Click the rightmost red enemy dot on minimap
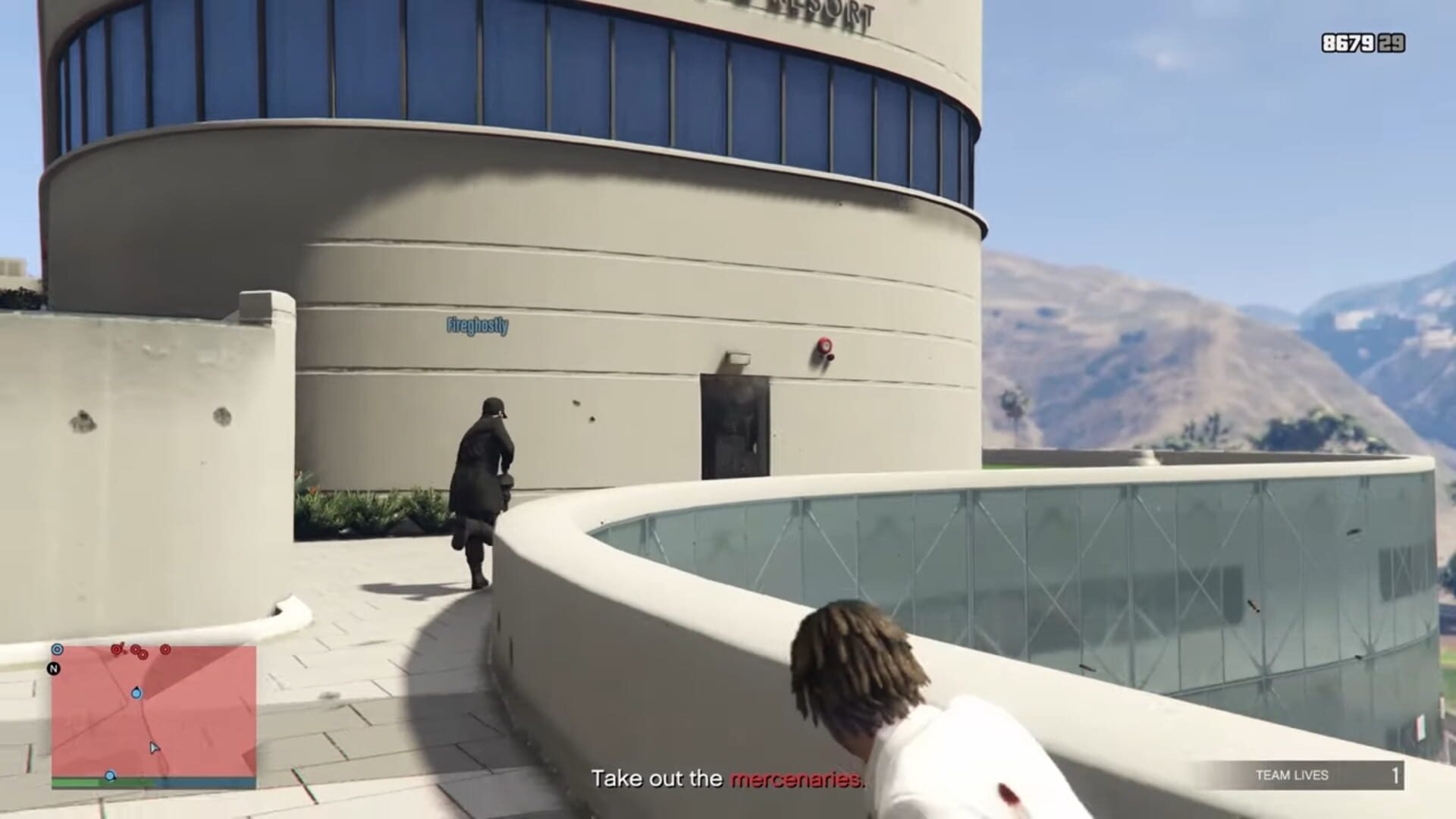Viewport: 1456px width, 819px height. tap(165, 650)
